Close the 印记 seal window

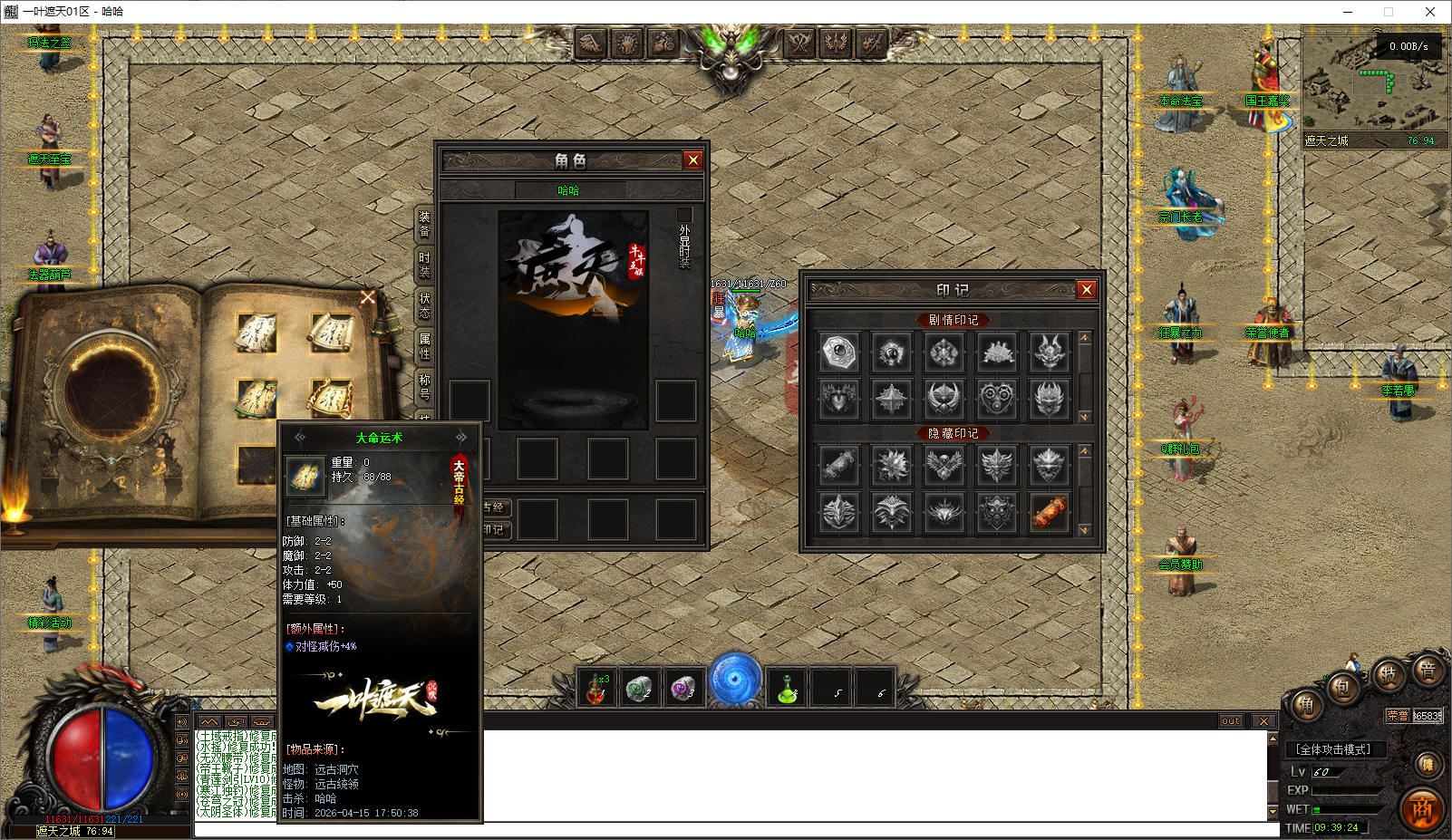[x=1086, y=290]
